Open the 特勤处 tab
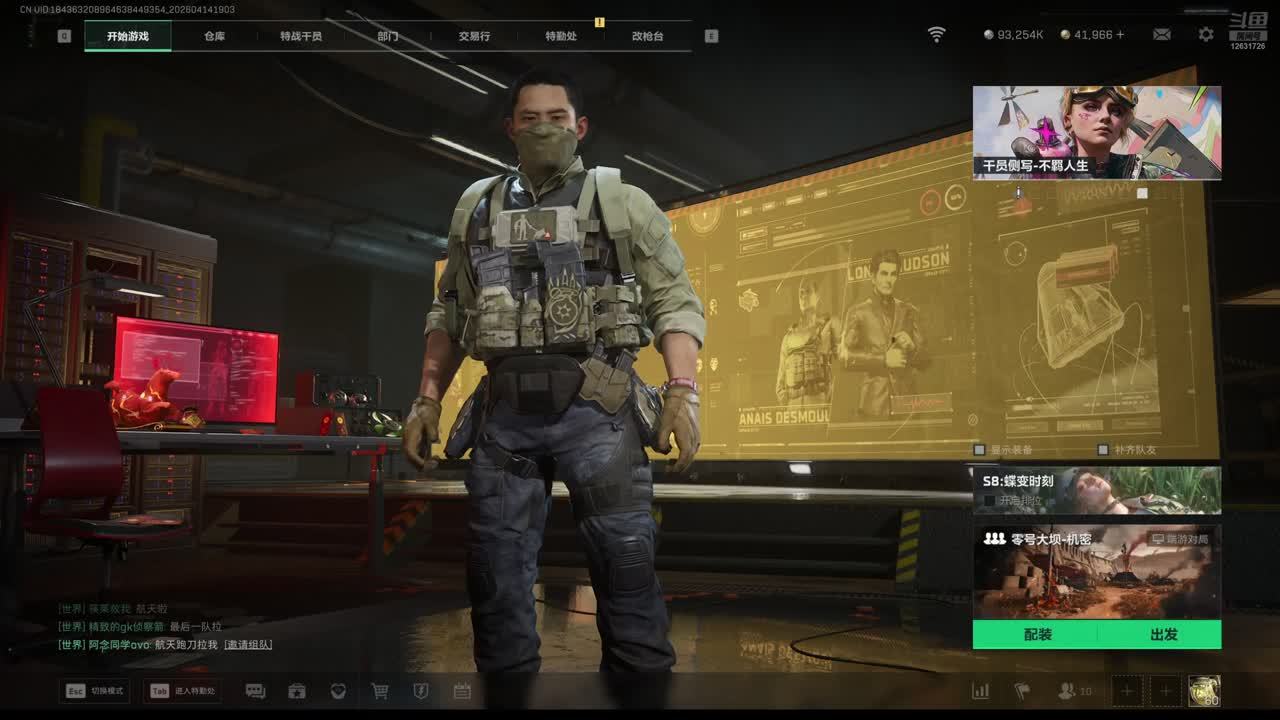1280x720 pixels. coord(561,36)
